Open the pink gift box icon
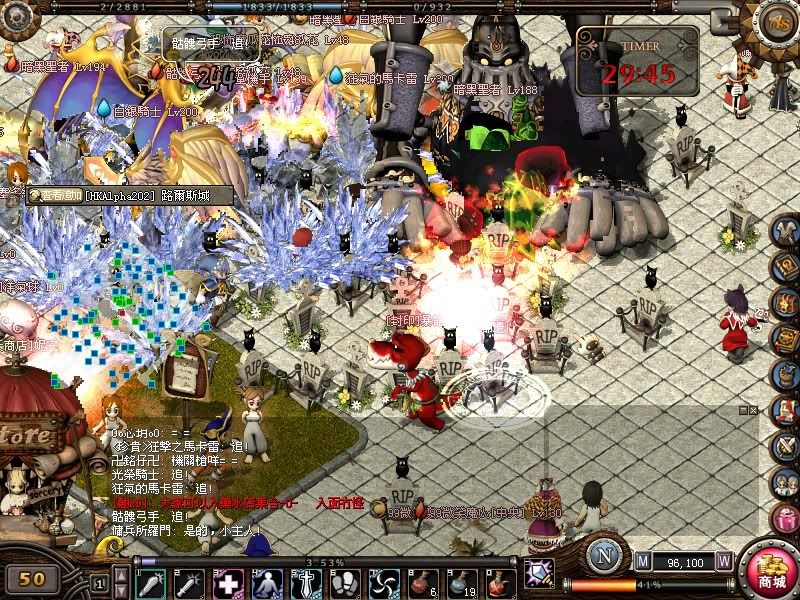This screenshot has width=800, height=600. (x=786, y=517)
